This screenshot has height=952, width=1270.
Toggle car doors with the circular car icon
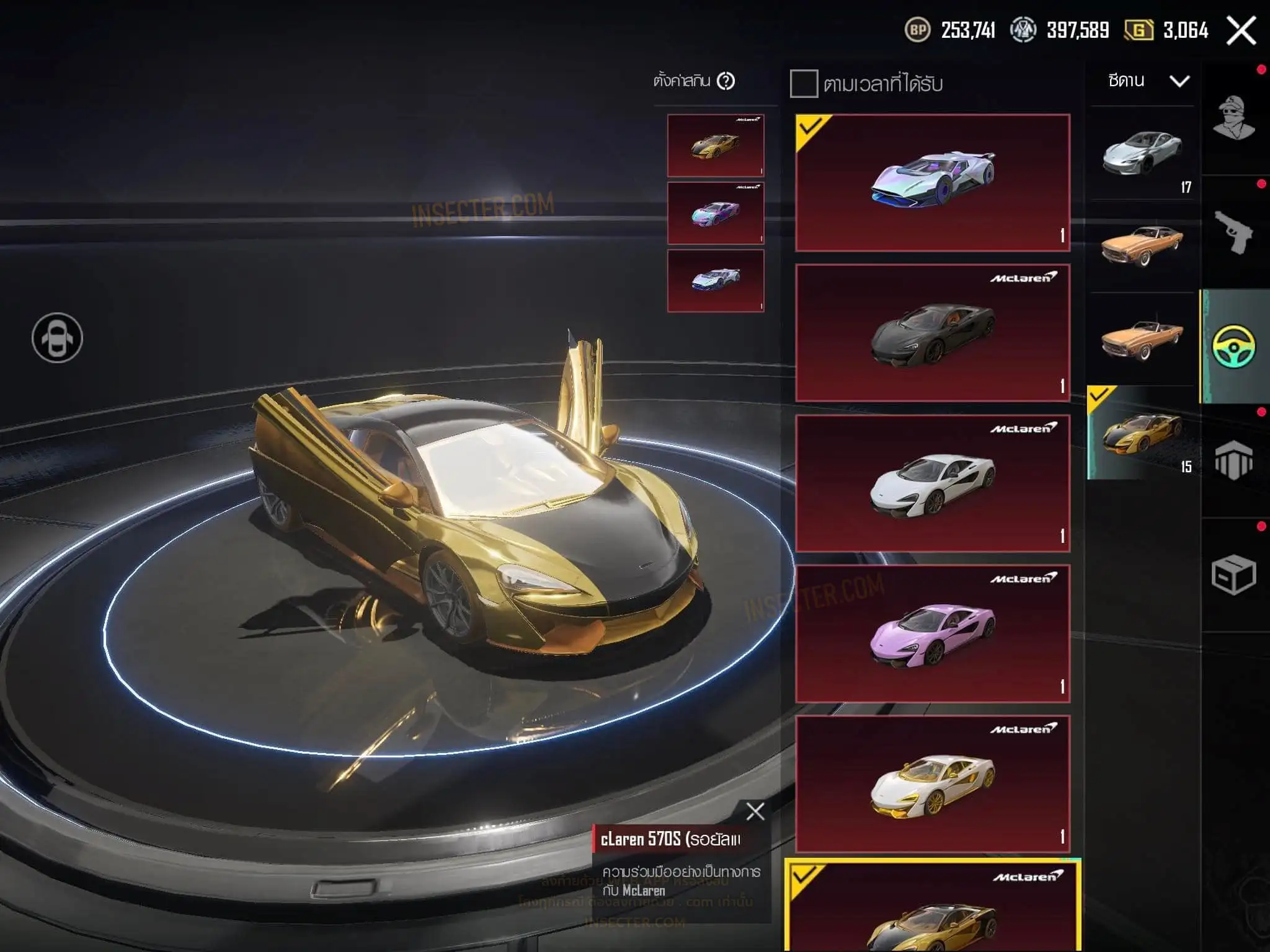[57, 338]
